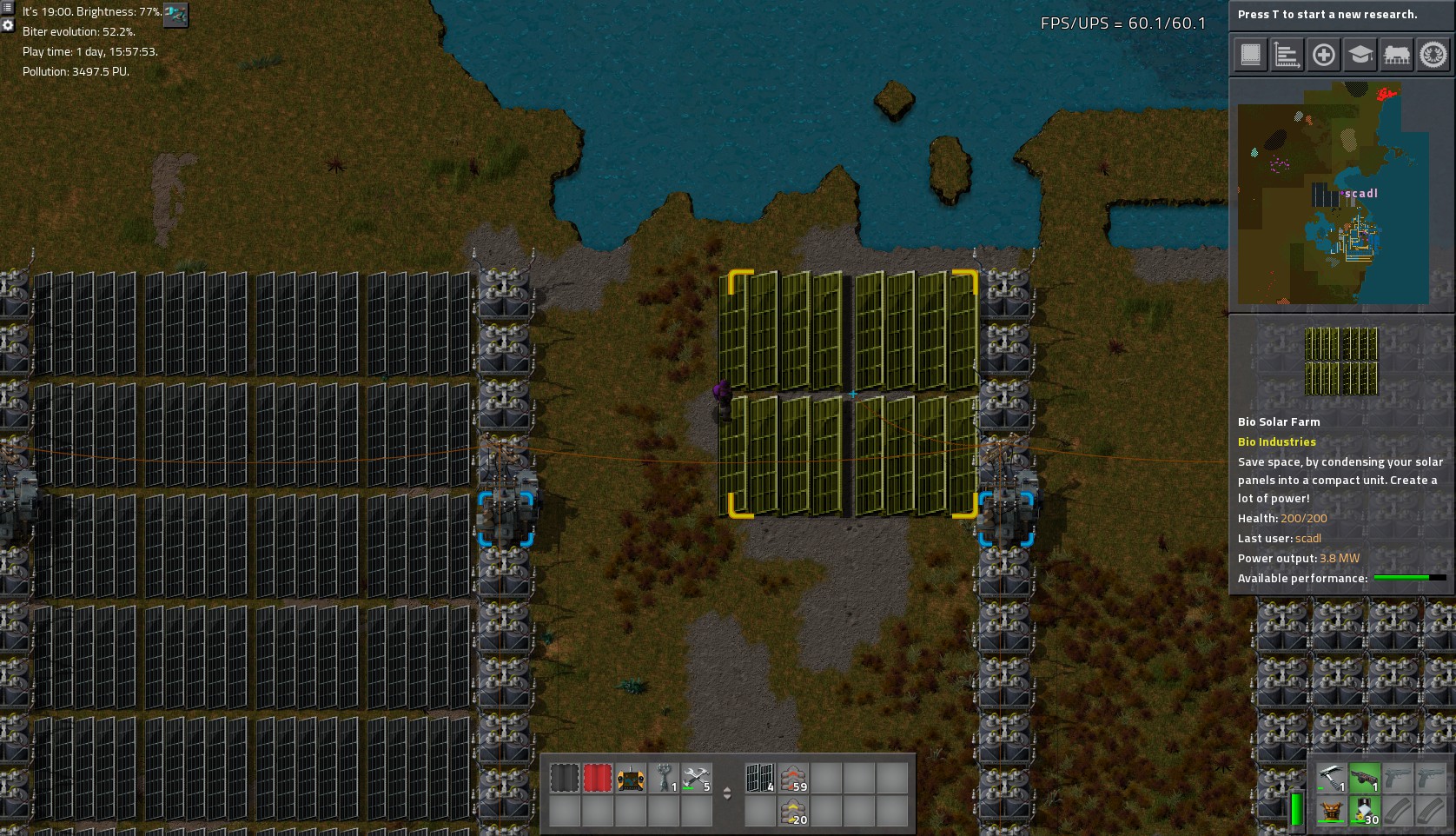The height and width of the screenshot is (836, 1456).
Task: Click the circled plus bonuses button
Action: (x=1323, y=55)
